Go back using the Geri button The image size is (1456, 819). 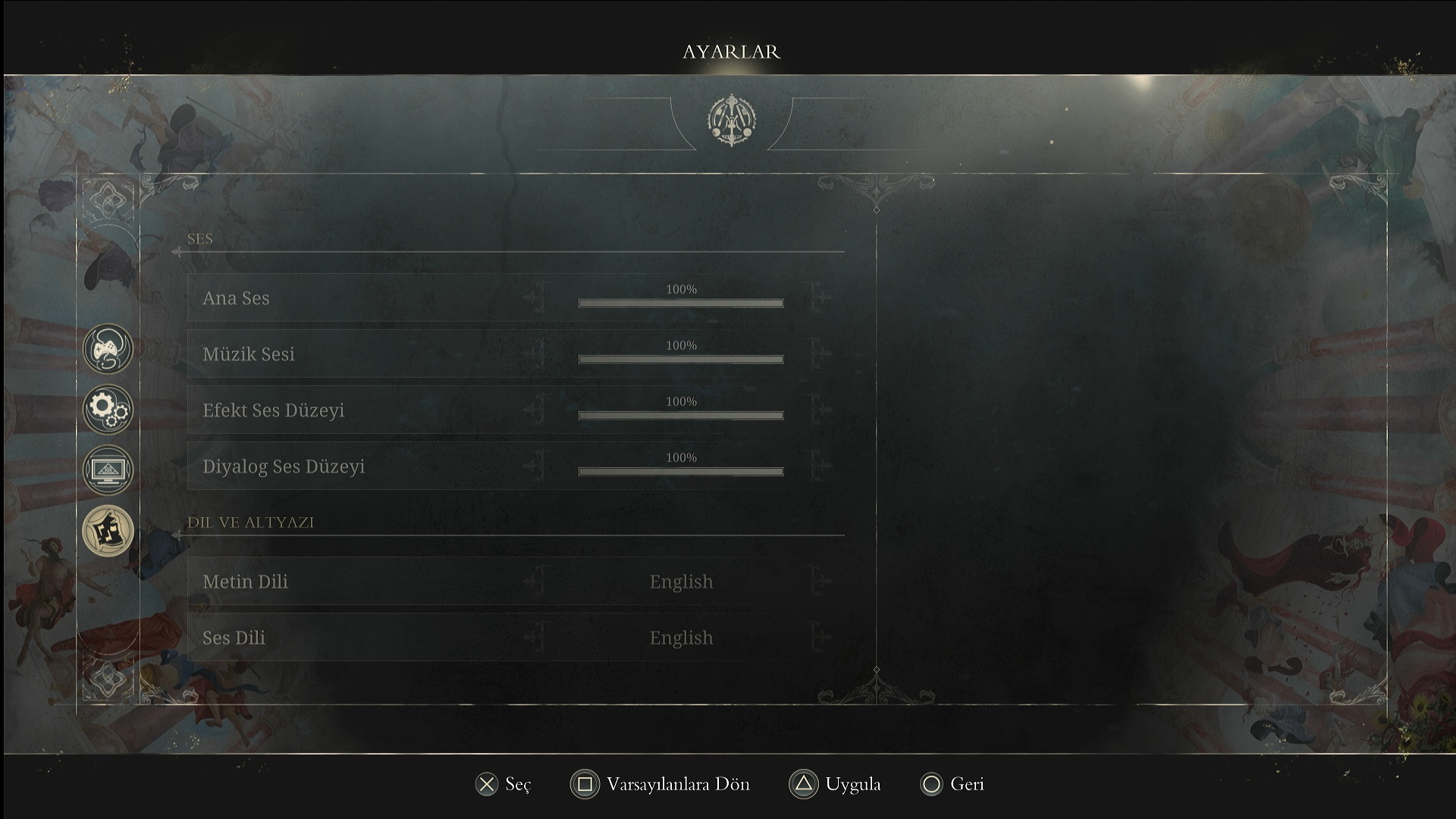point(952,784)
